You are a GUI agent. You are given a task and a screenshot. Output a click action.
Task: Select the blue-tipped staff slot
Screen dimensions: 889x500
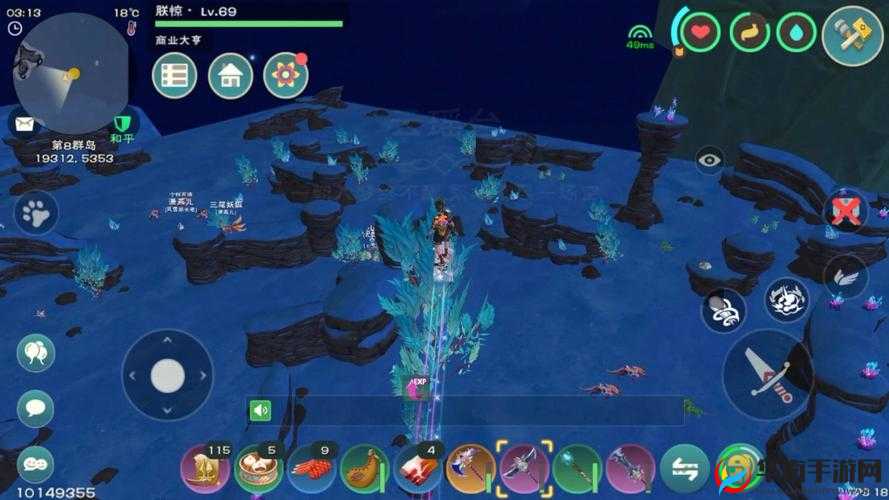click(x=577, y=468)
